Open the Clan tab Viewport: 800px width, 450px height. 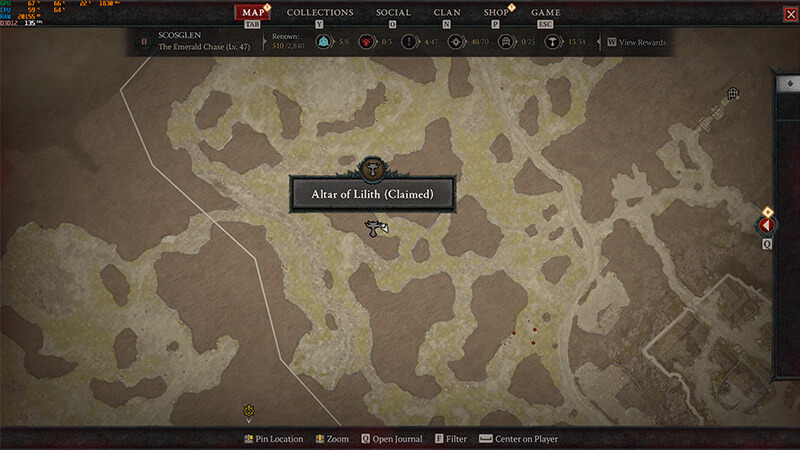[x=447, y=13]
